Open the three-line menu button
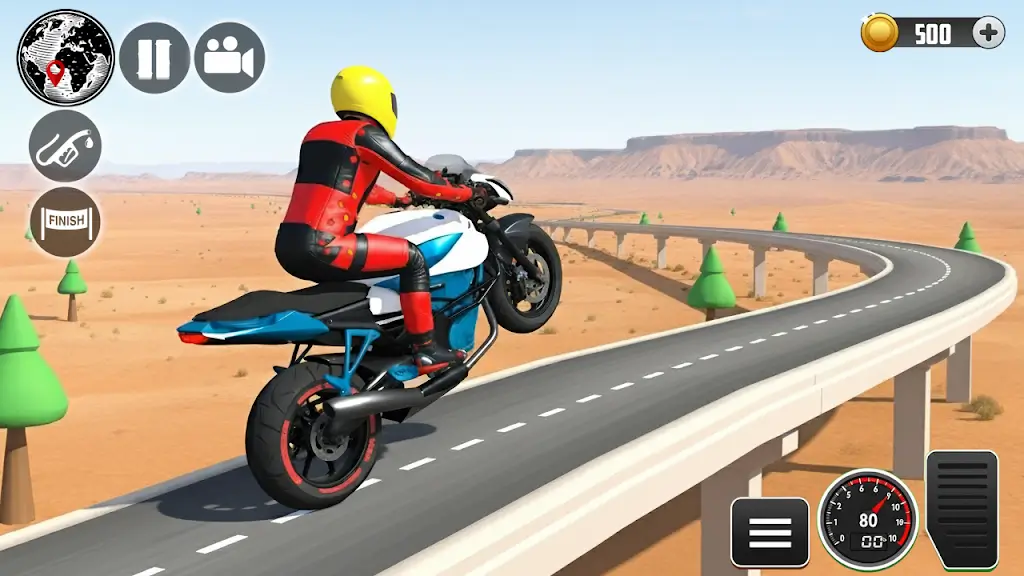Viewport: 1024px width, 576px height. point(770,532)
